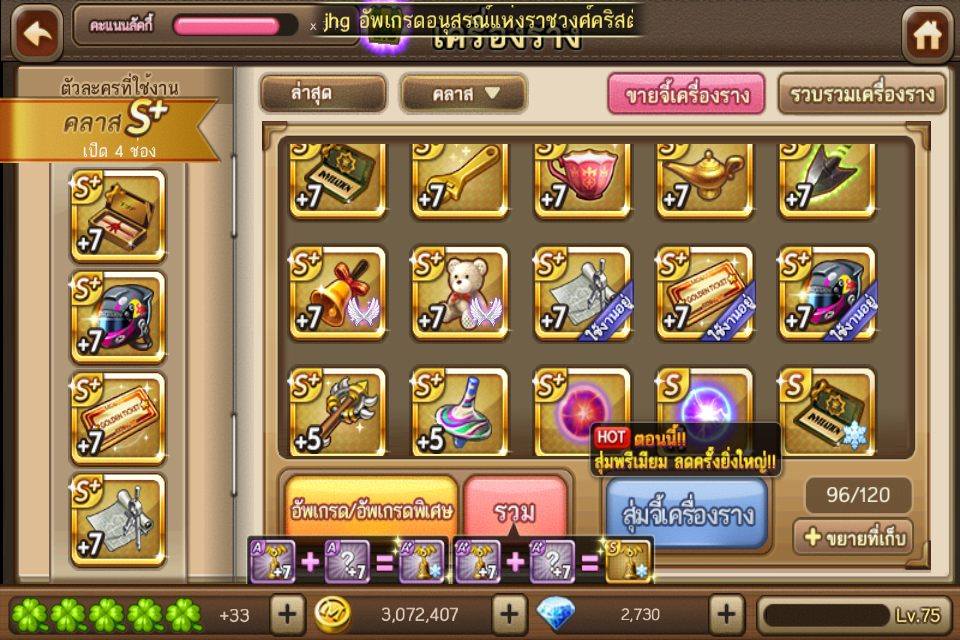This screenshot has height=640, width=960.
Task: Choose the pink teacup charm
Action: click(582, 180)
